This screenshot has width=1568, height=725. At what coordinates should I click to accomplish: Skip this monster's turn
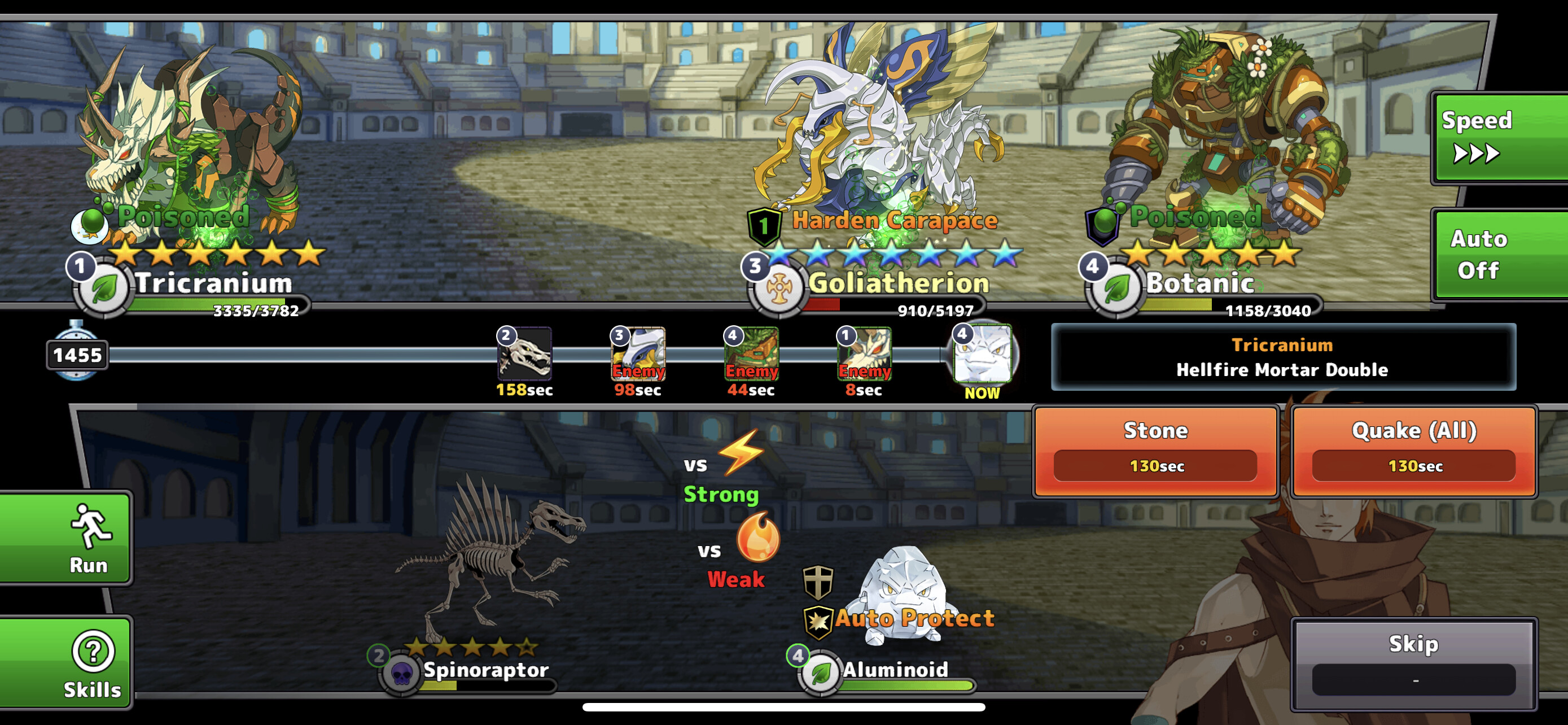click(x=1413, y=662)
